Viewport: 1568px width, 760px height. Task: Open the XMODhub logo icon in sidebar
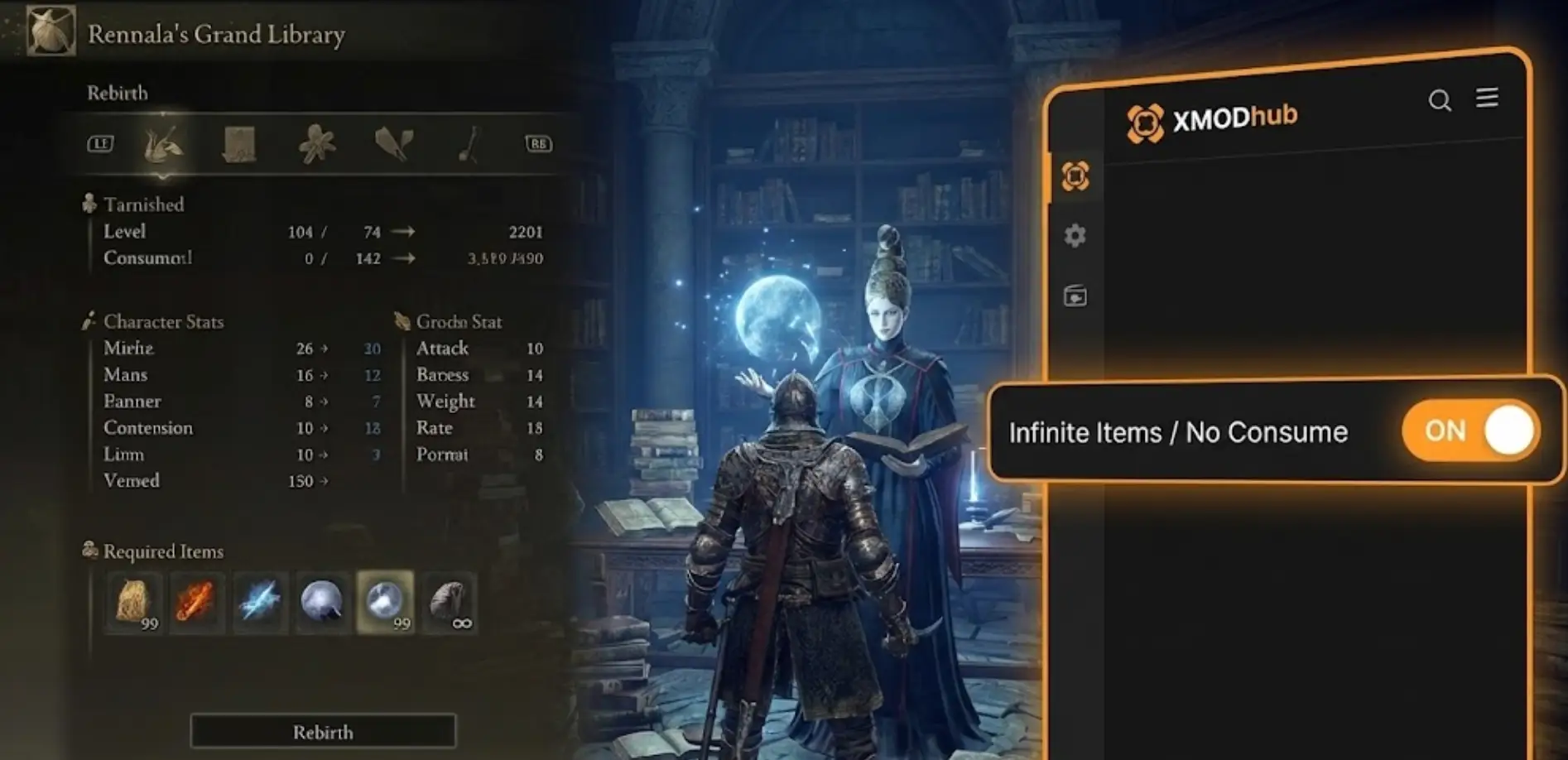[x=1075, y=176]
